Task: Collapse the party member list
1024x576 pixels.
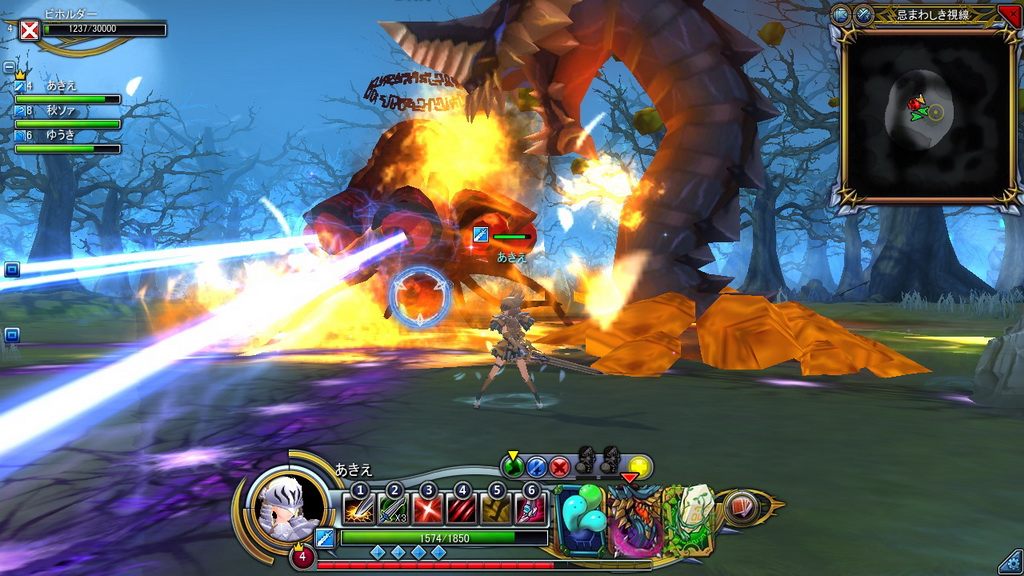Action: pyautogui.click(x=9, y=68)
